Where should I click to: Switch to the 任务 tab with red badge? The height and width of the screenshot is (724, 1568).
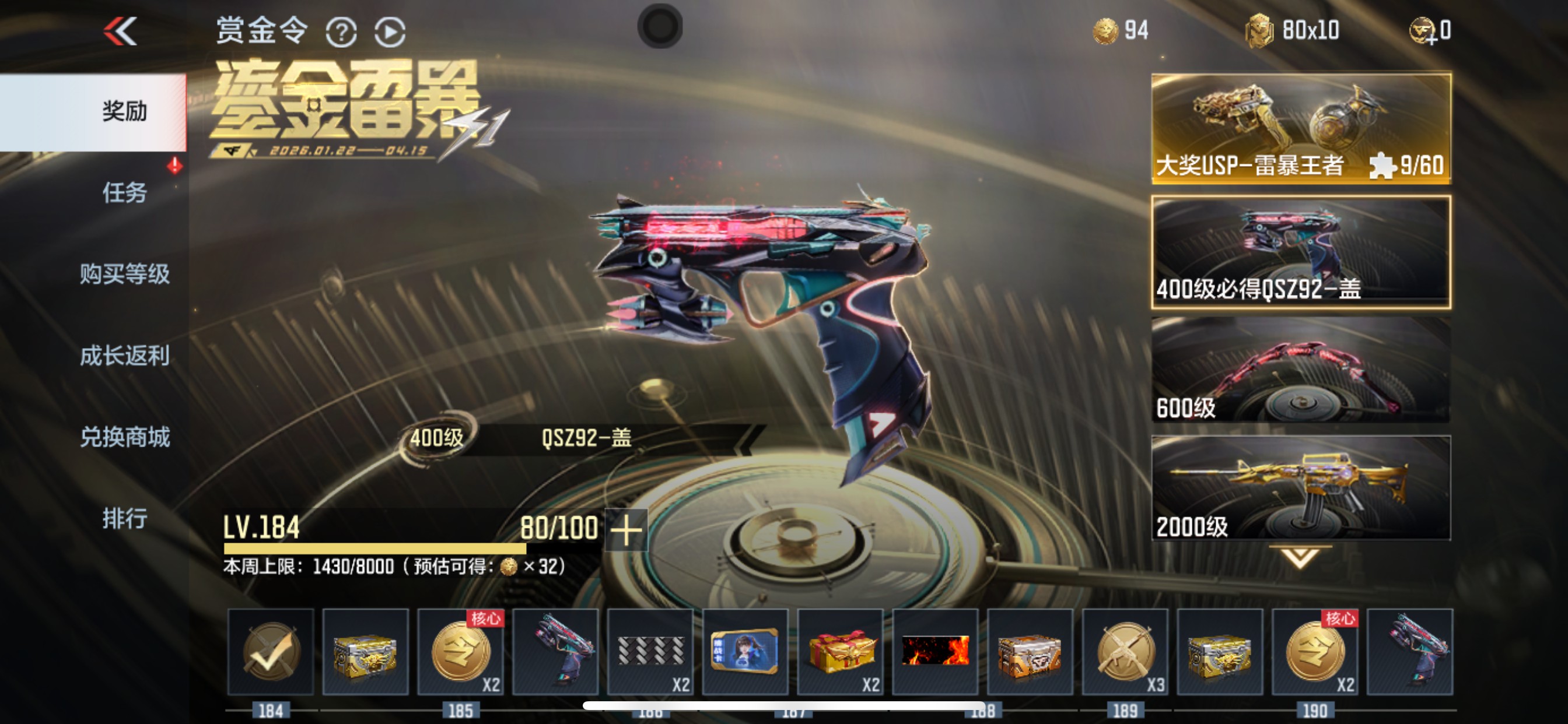125,191
